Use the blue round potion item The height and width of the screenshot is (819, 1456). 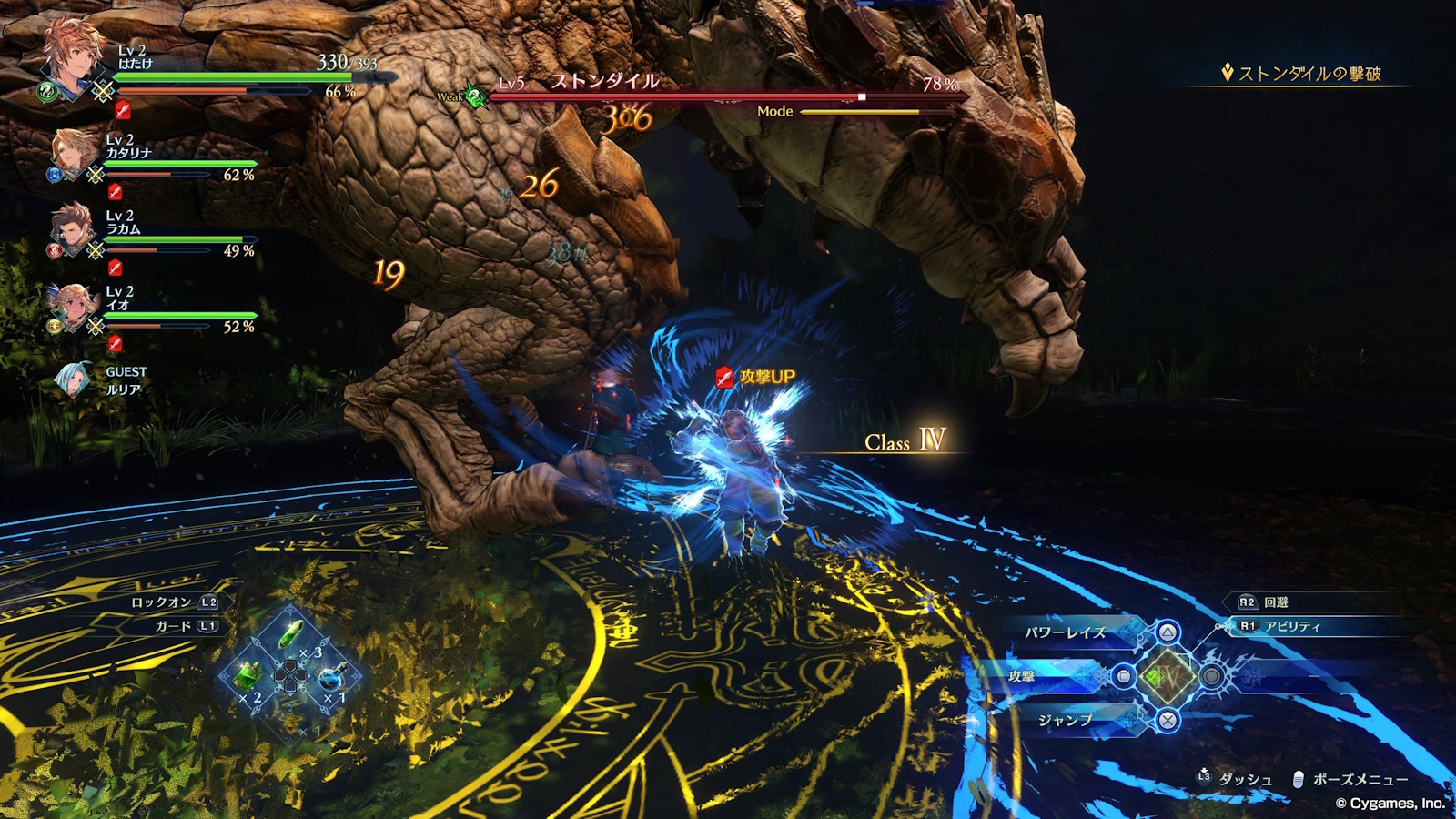pos(331,678)
